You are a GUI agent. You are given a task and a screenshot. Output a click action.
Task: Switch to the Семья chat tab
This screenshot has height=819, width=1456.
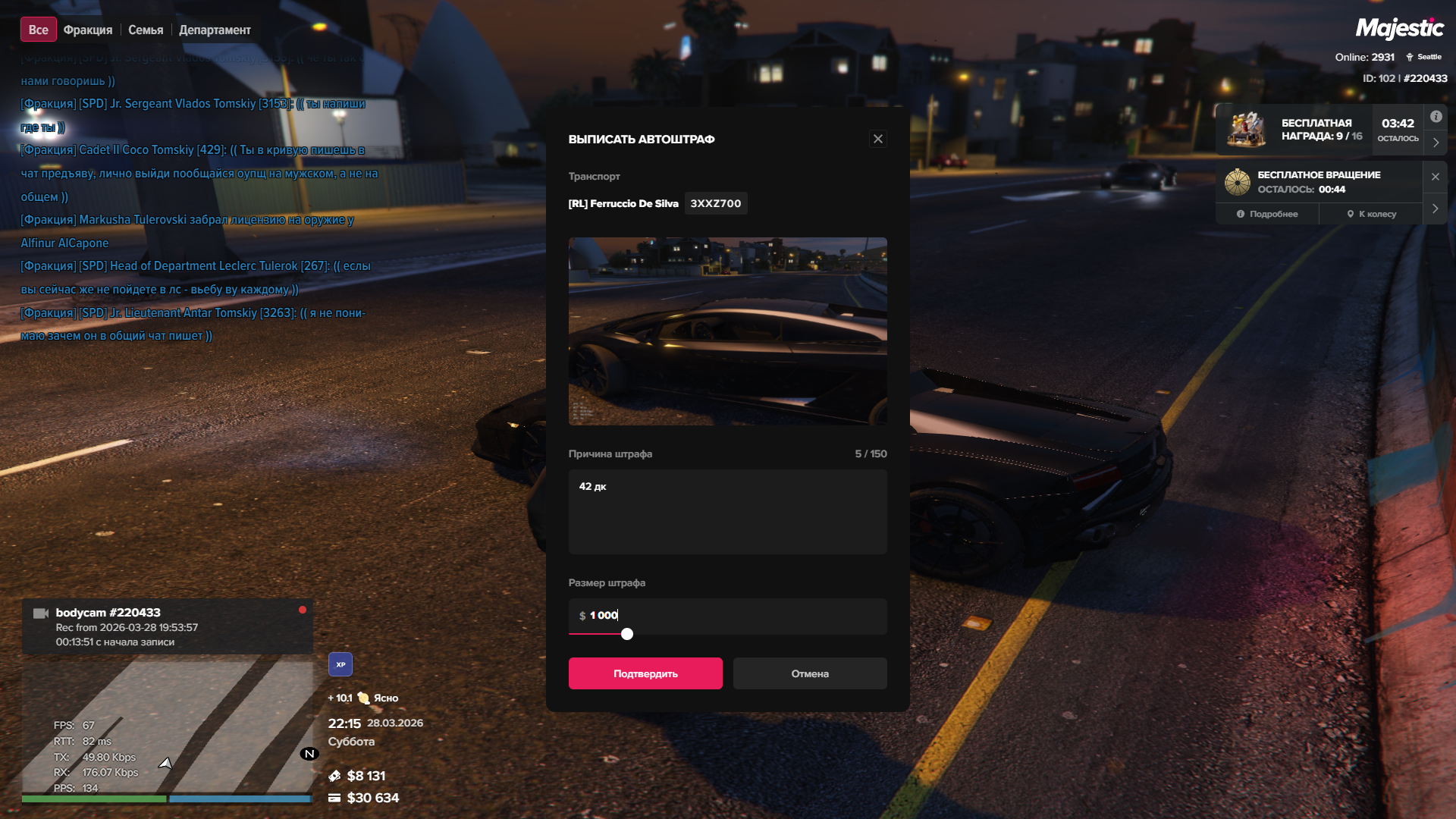click(x=146, y=30)
